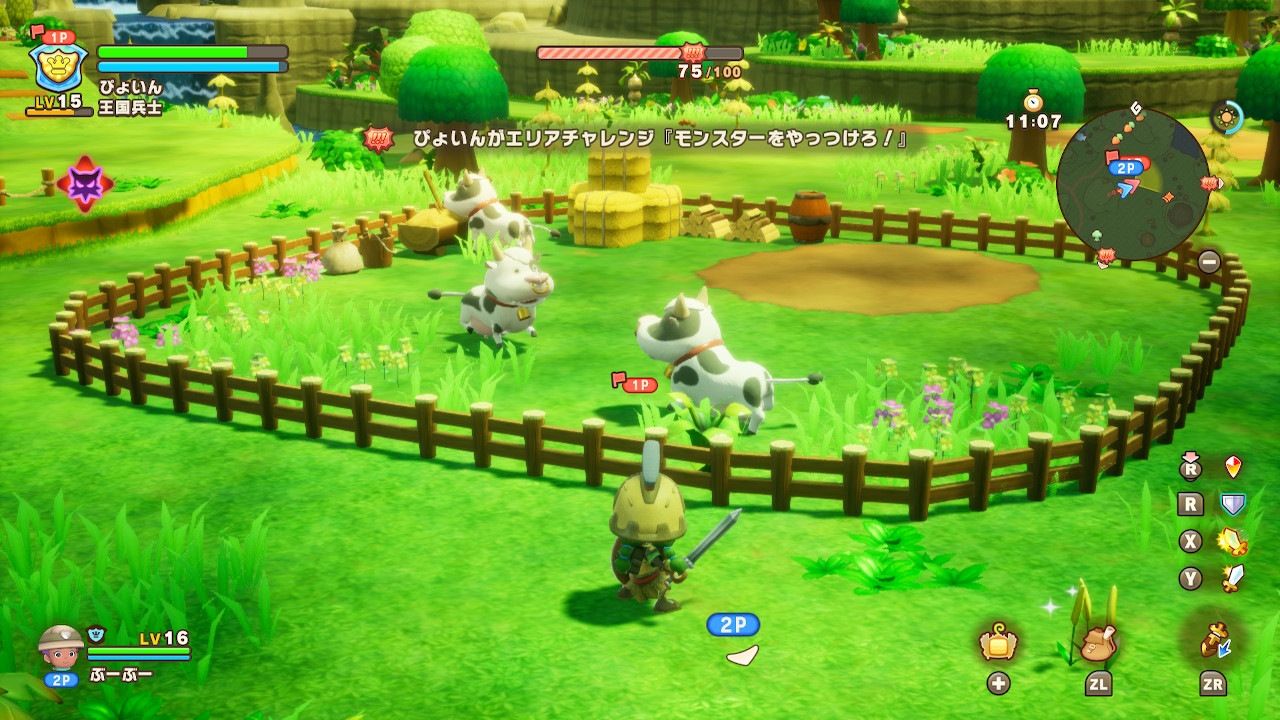Select player 2's helmeted character portrait

(61, 646)
